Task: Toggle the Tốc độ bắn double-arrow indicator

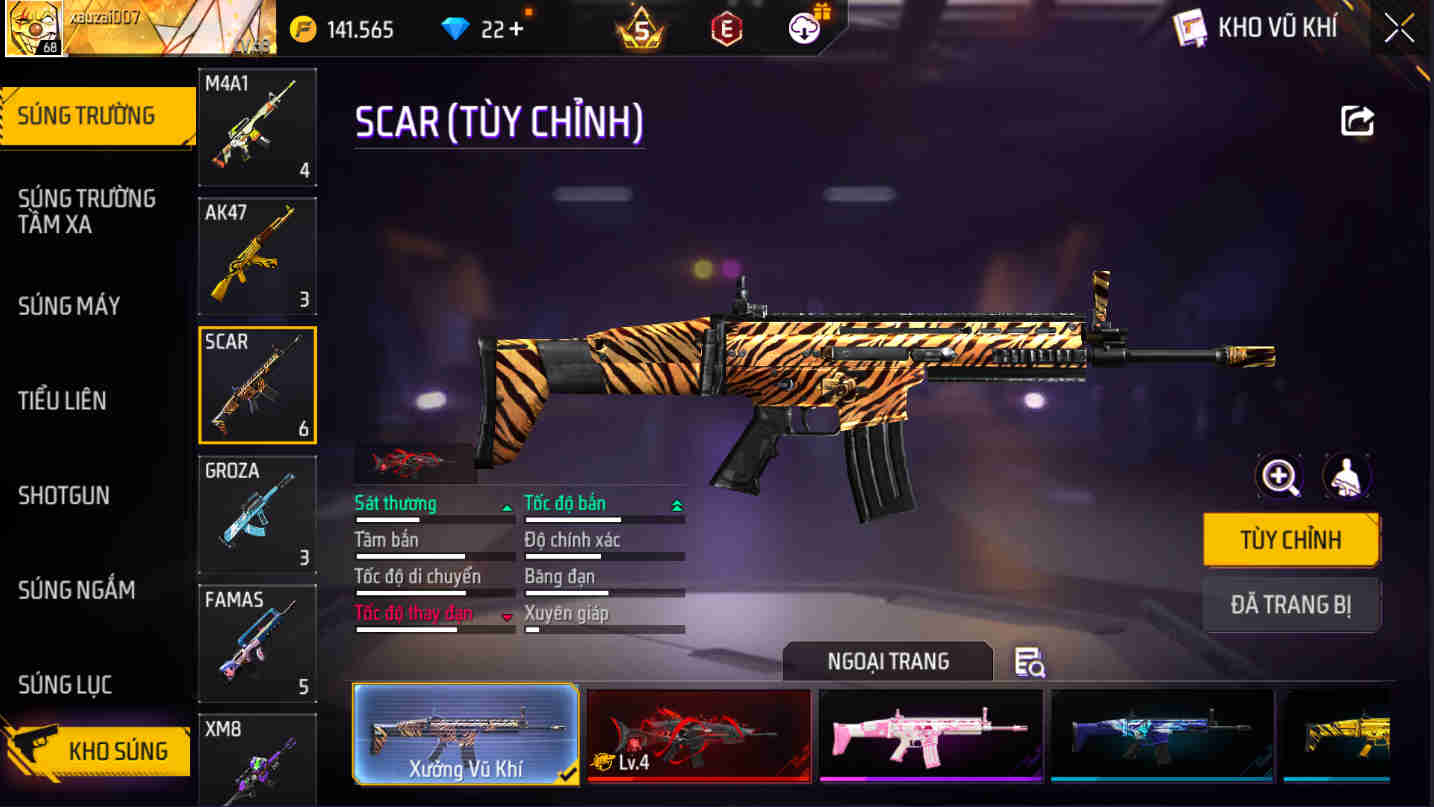Action: [680, 504]
